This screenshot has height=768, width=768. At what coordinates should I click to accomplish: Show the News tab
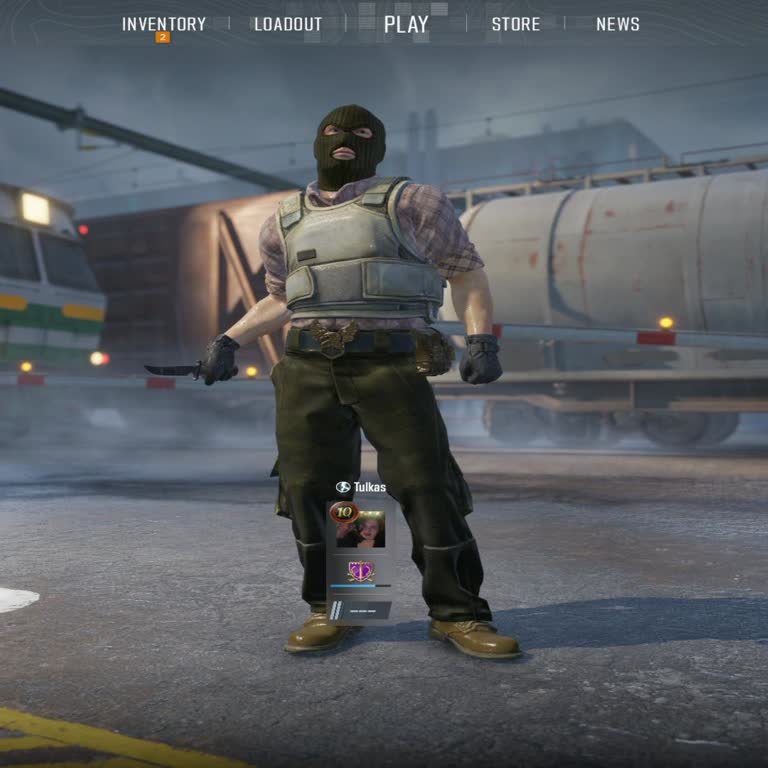click(618, 24)
